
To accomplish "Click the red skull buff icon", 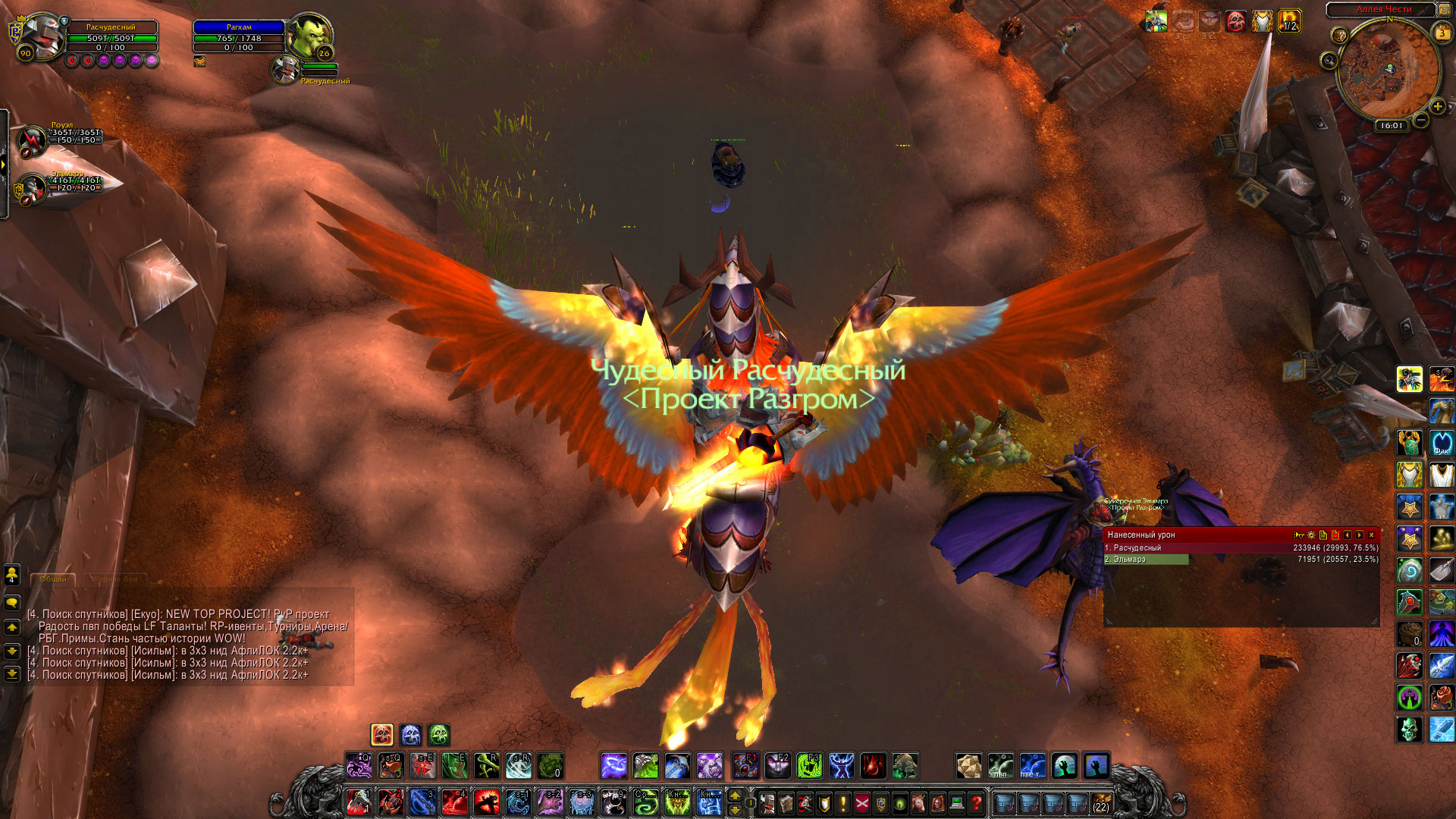I will point(1235,22).
